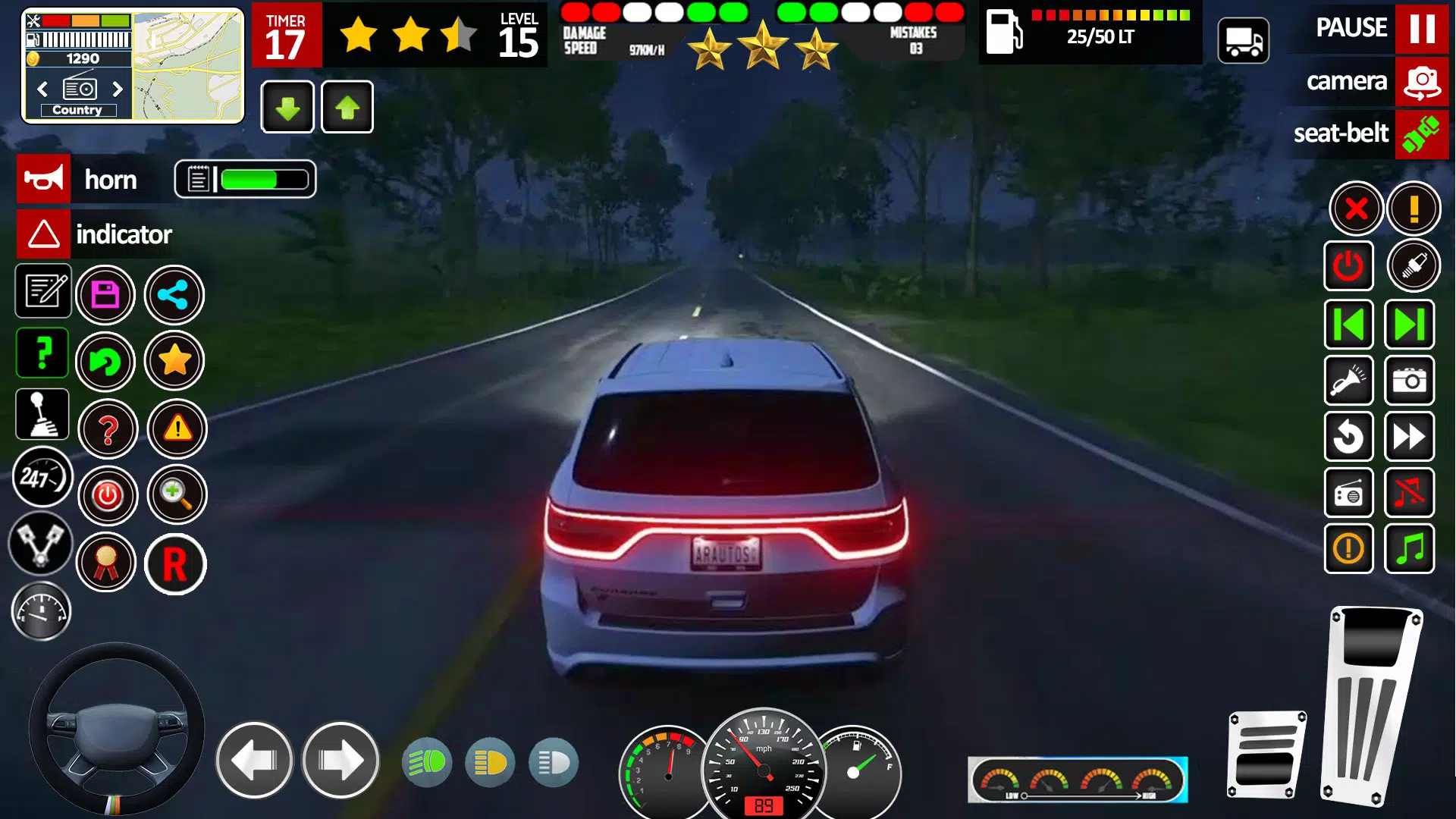Click the pink save disk icon
Screen dimensions: 1456x819
tap(105, 295)
